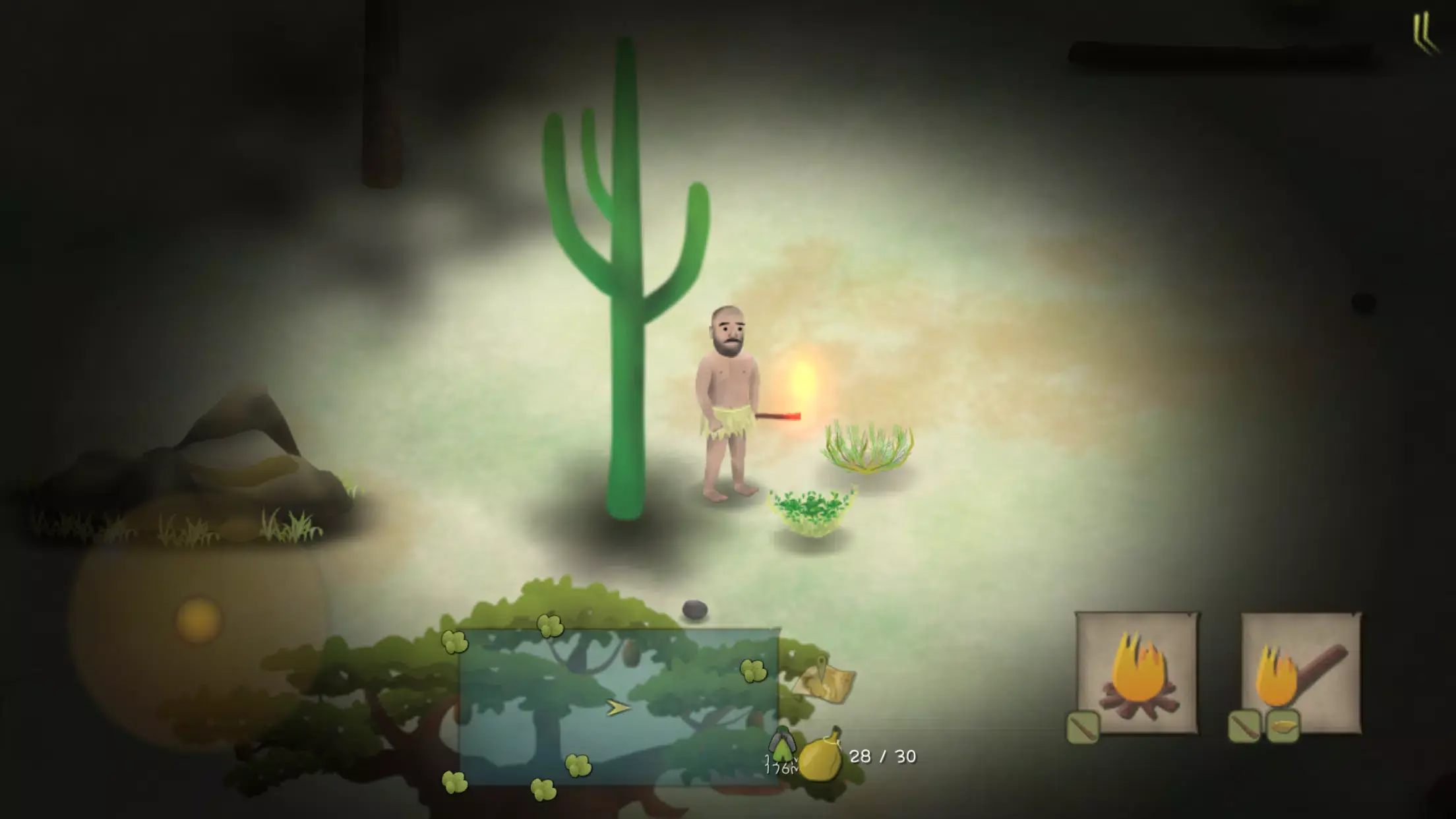
Task: Expand the campfire recipe card corner fold
Action: click(1191, 616)
